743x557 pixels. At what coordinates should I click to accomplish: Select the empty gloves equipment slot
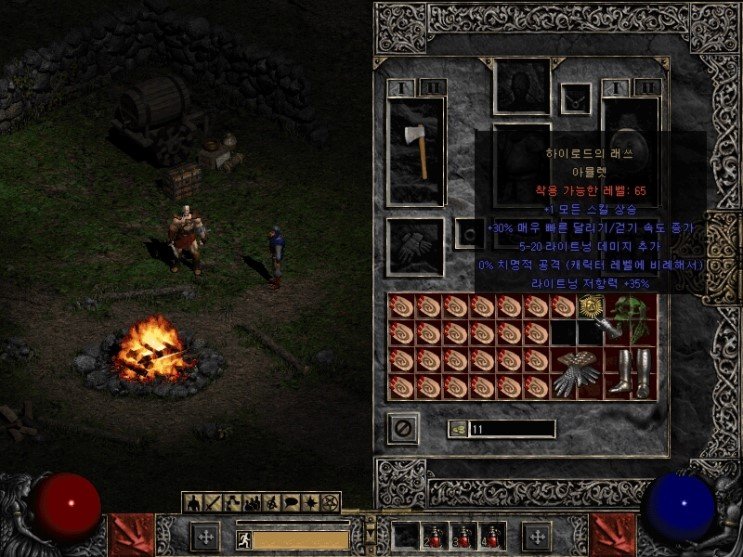click(415, 247)
